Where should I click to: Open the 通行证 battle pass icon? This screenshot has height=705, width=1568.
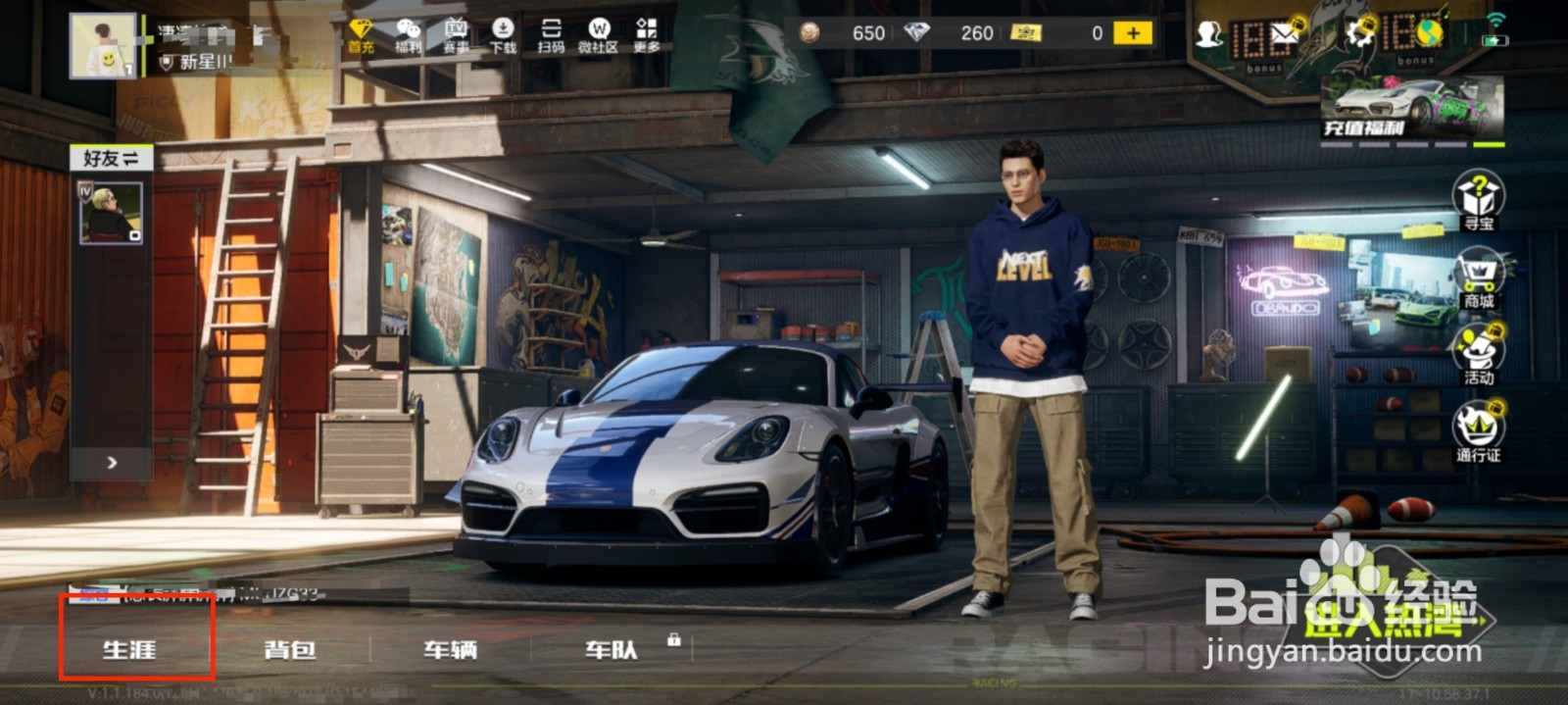pyautogui.click(x=1479, y=432)
